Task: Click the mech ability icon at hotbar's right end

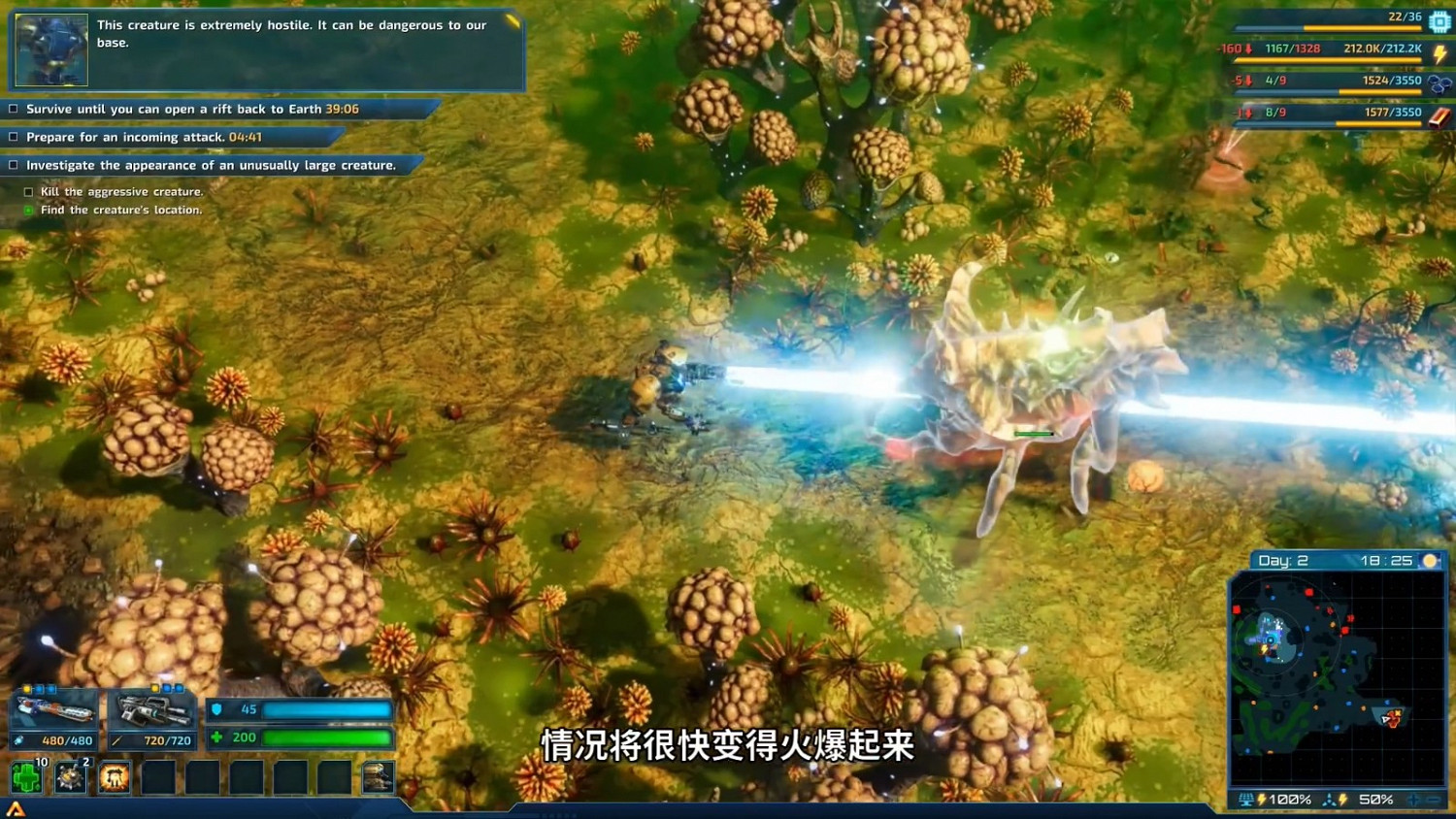Action: 378,776
